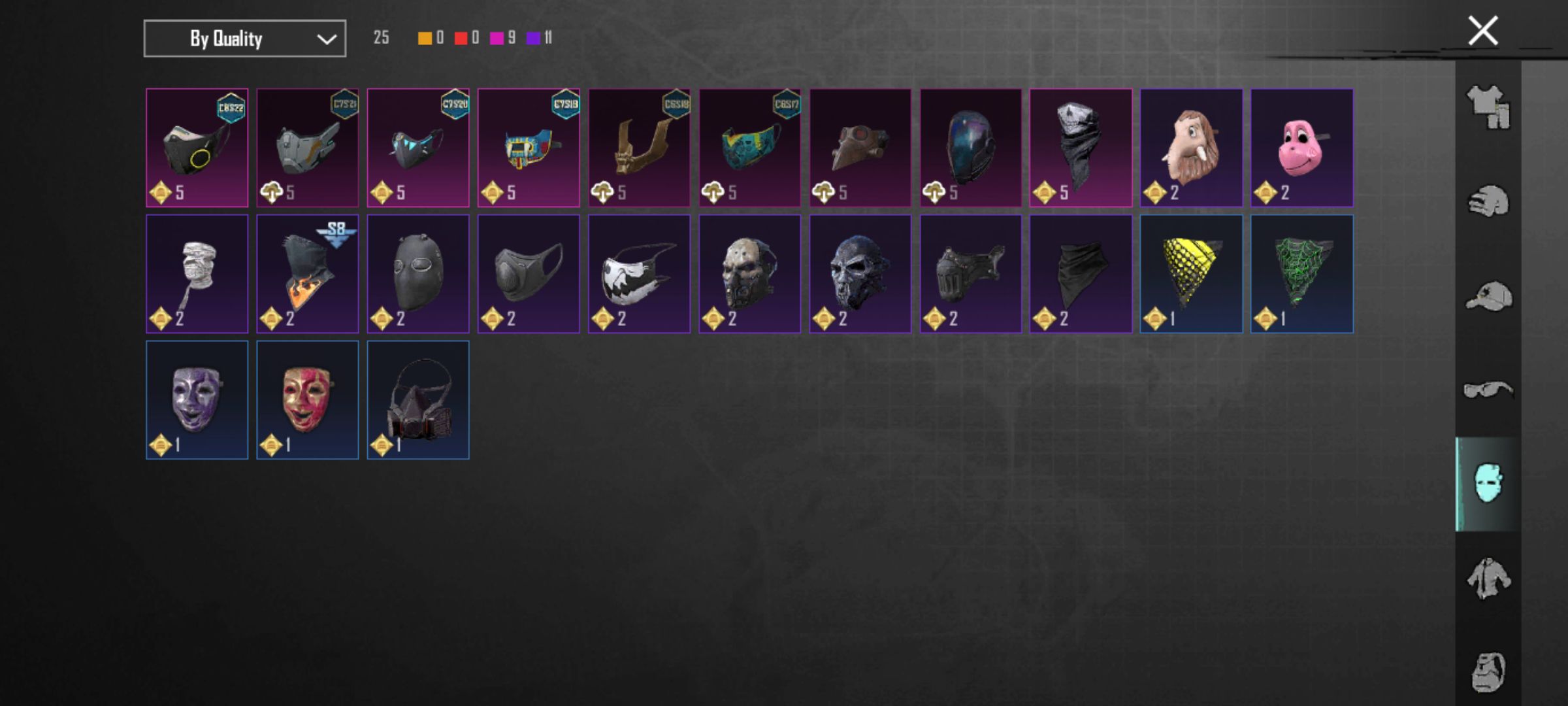The height and width of the screenshot is (706, 1568).
Task: Choose the plague doctor beak mask
Action: 860,148
